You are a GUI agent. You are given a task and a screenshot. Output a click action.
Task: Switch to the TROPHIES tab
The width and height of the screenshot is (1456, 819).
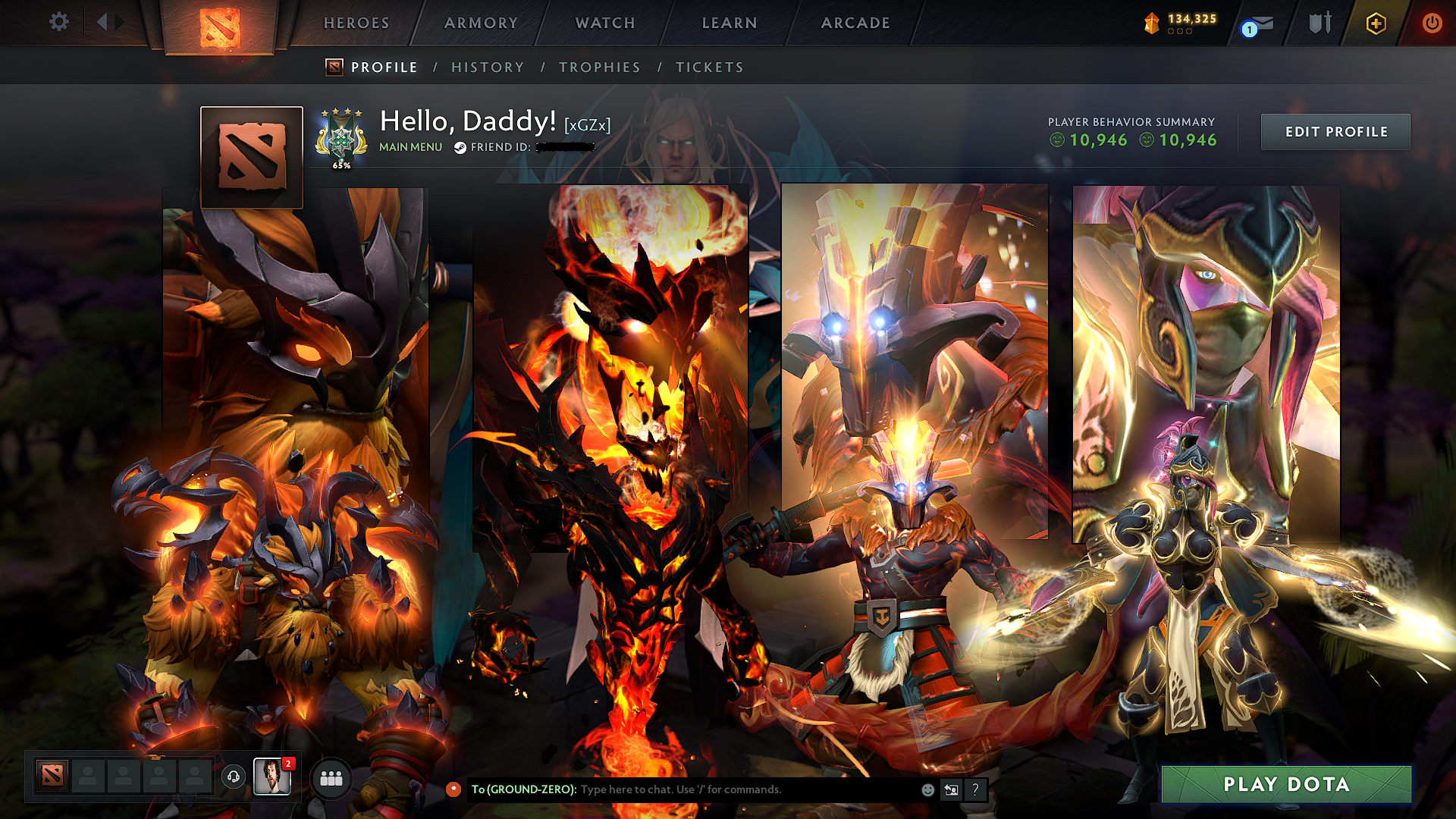(x=600, y=67)
